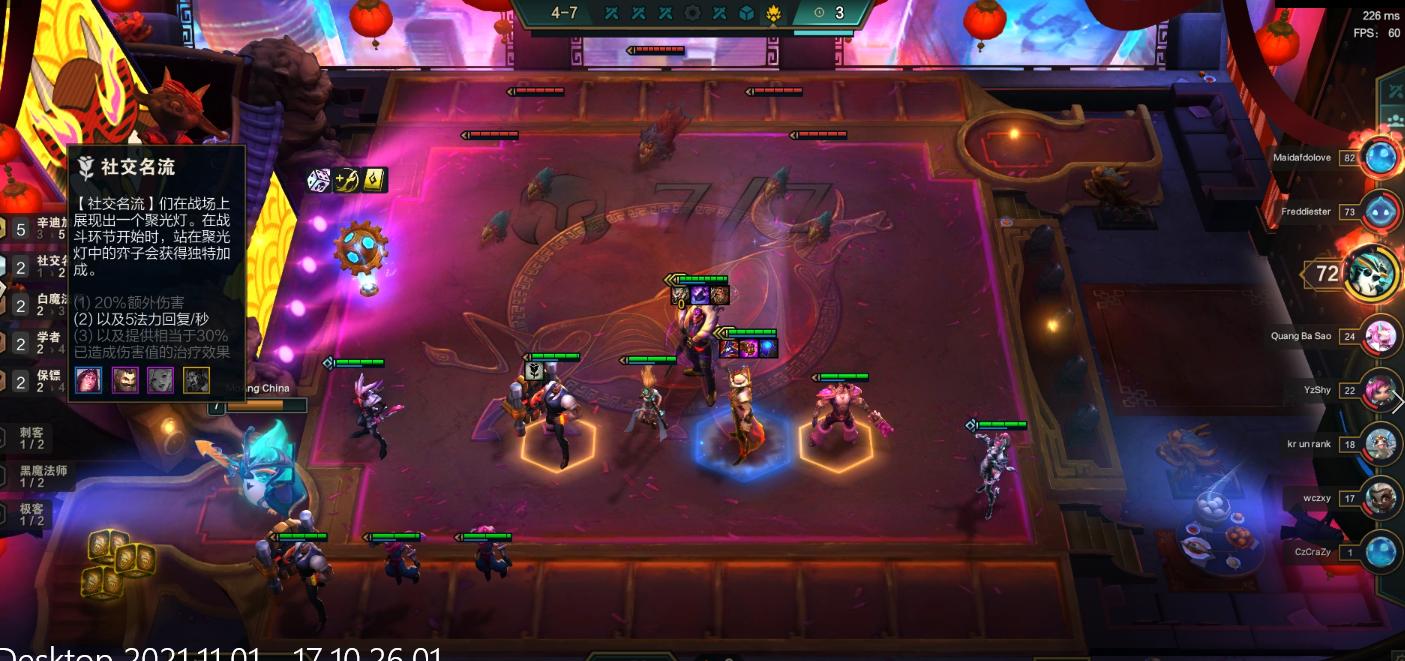The image size is (1405, 661).
Task: Click the golden dragon stage marker
Action: click(x=773, y=13)
